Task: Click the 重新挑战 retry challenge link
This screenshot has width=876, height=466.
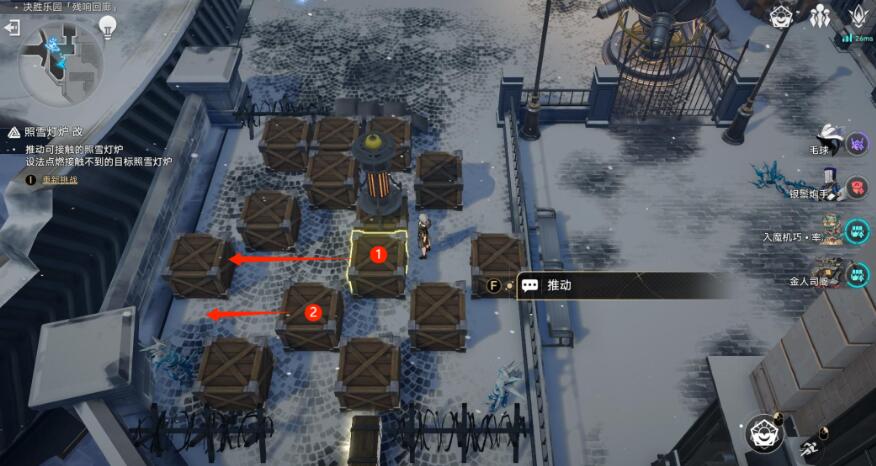Action: [x=58, y=180]
